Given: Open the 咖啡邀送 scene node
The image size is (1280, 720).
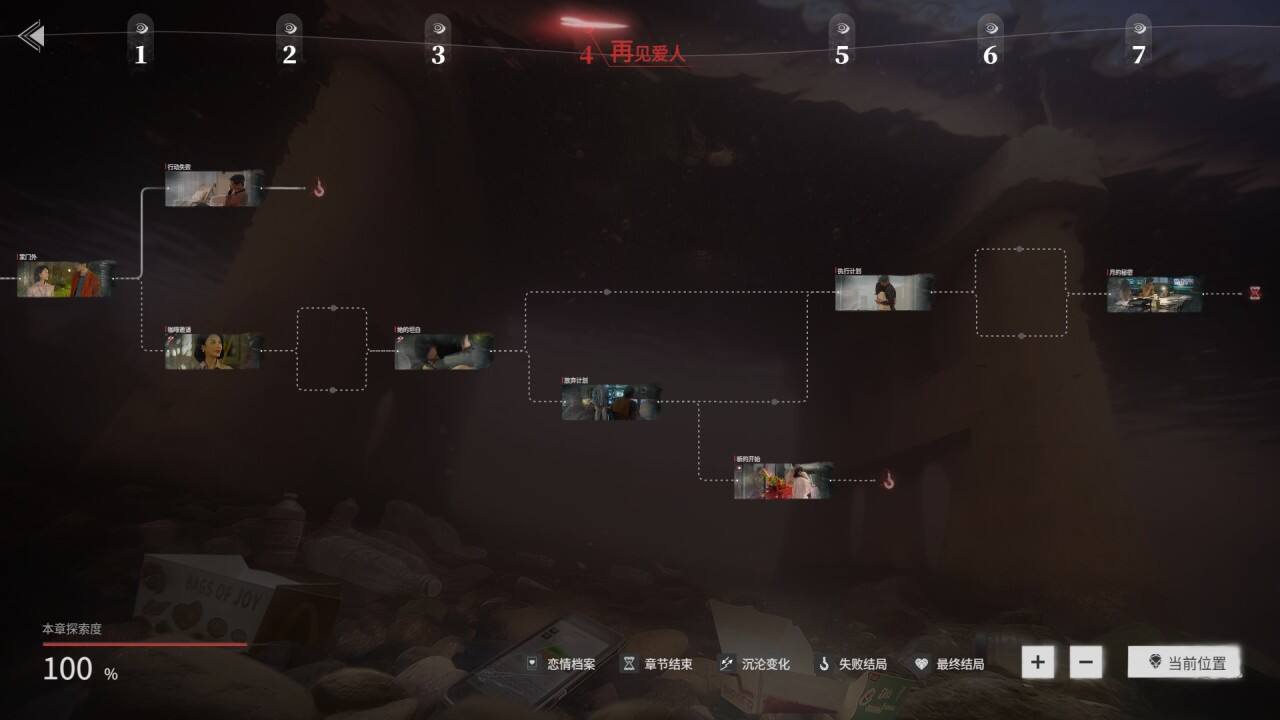Looking at the screenshot, I should coord(214,351).
